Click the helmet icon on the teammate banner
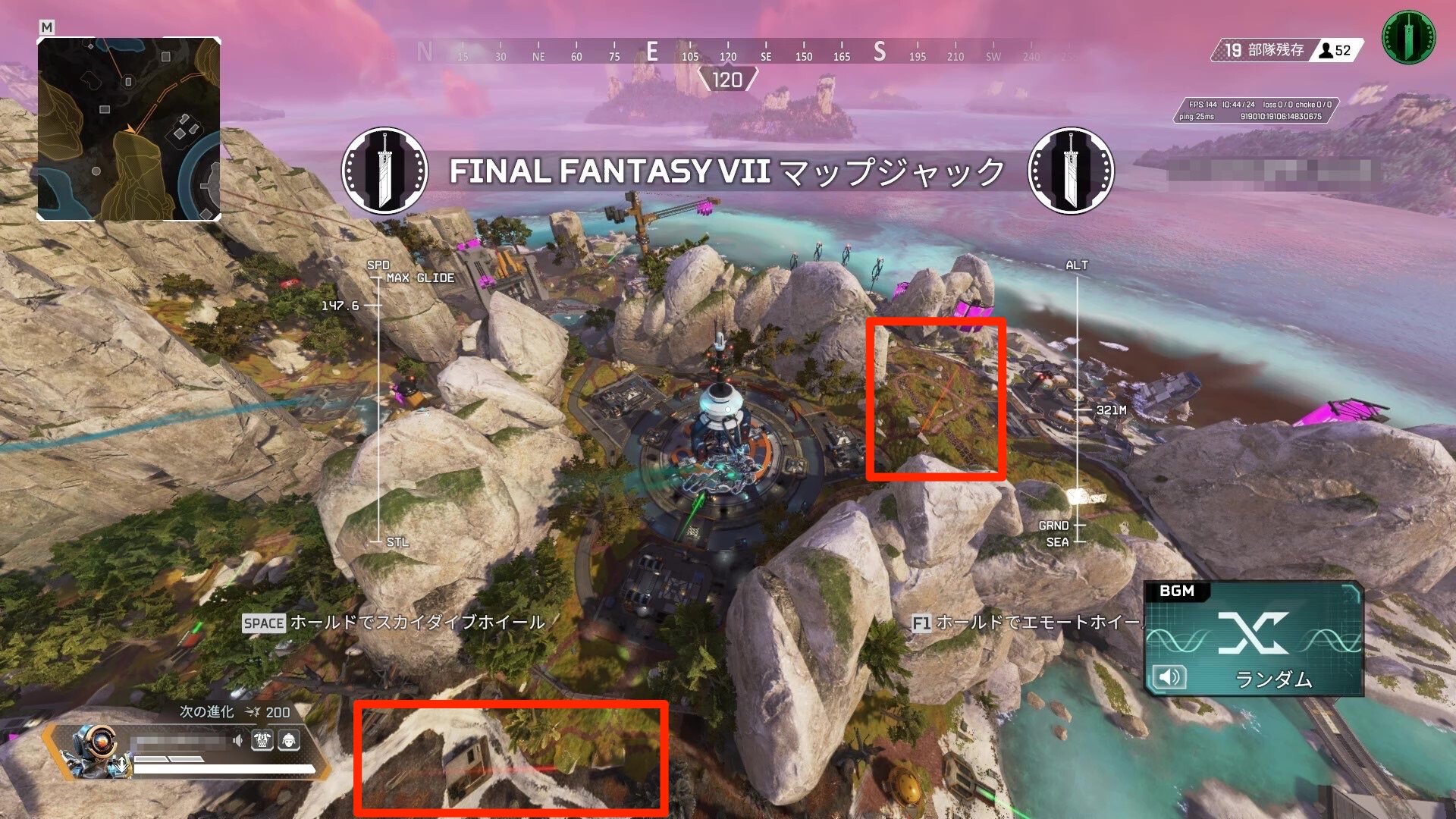The width and height of the screenshot is (1456, 819). pos(290,739)
